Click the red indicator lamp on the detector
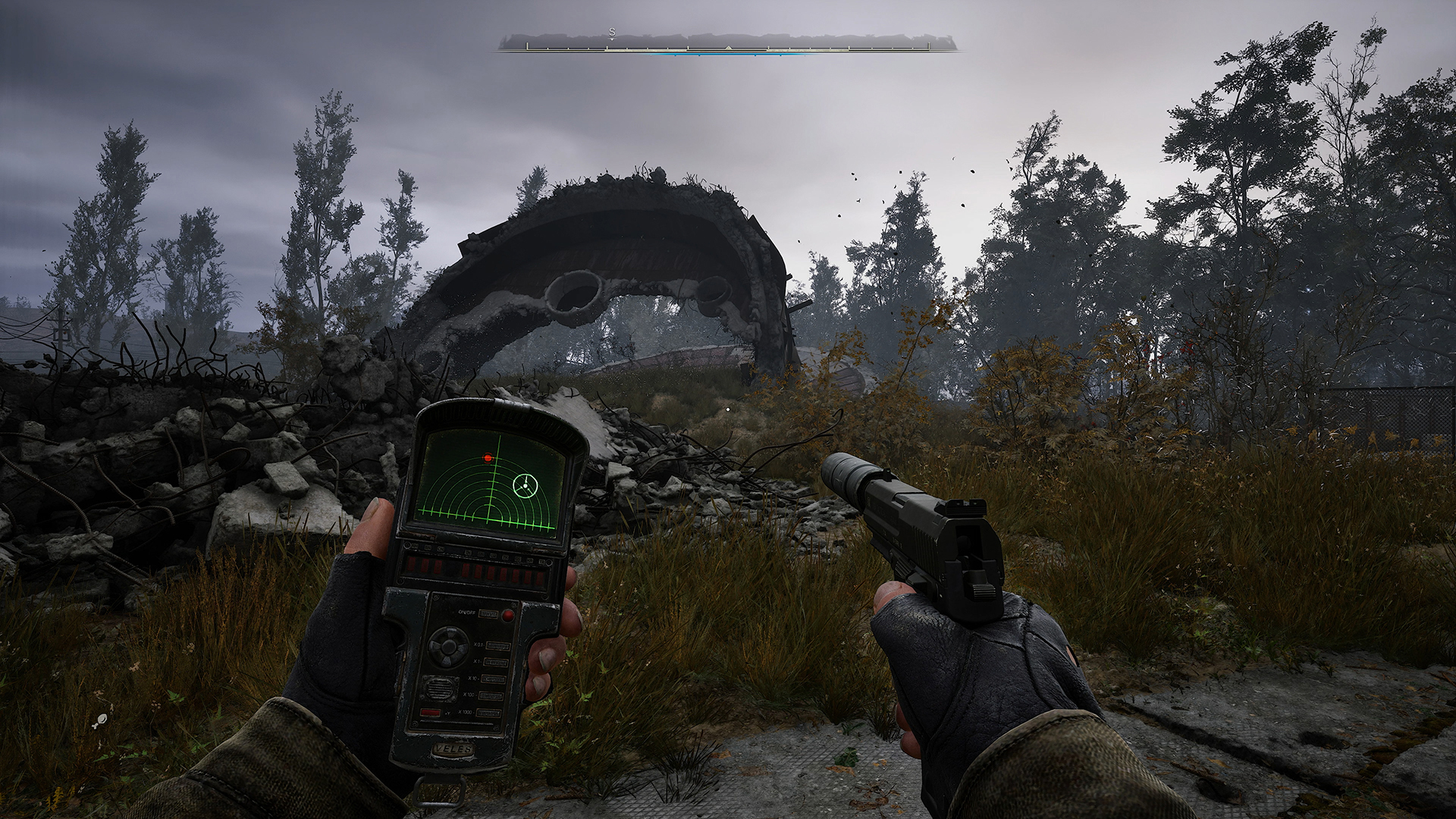Image resolution: width=1456 pixels, height=819 pixels. point(507,615)
